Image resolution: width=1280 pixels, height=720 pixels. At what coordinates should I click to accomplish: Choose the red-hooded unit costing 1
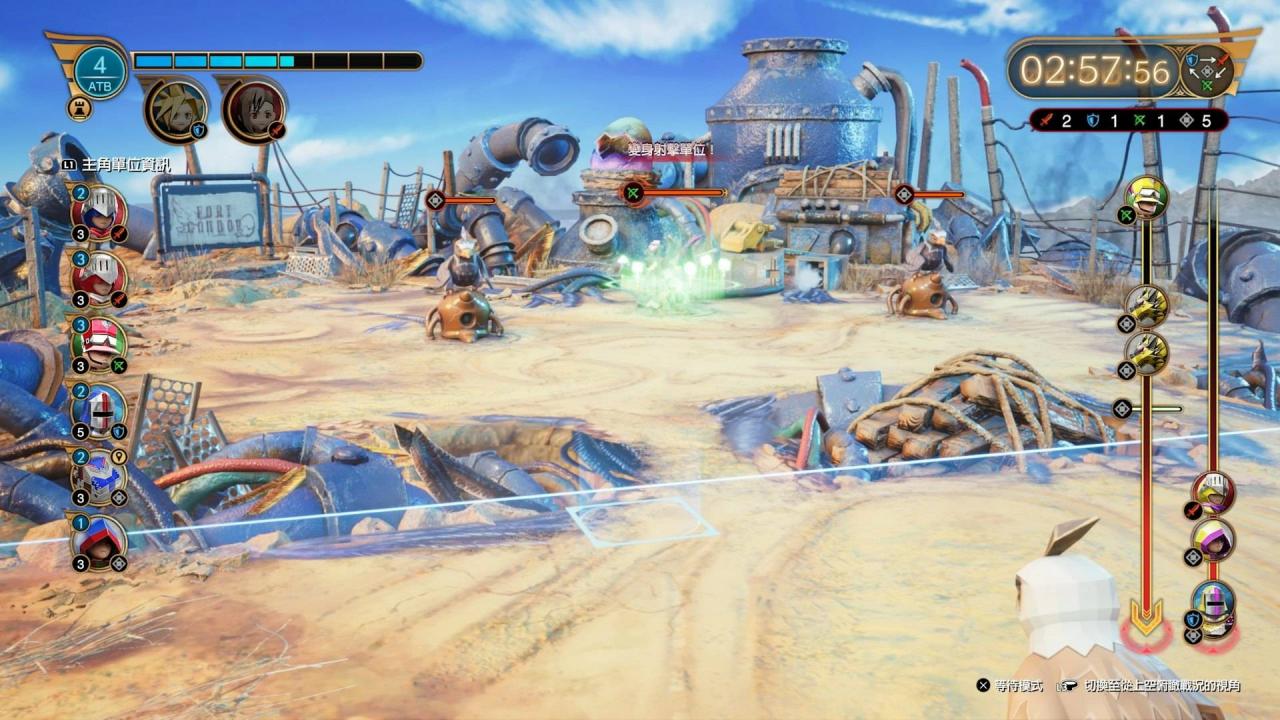click(x=100, y=542)
